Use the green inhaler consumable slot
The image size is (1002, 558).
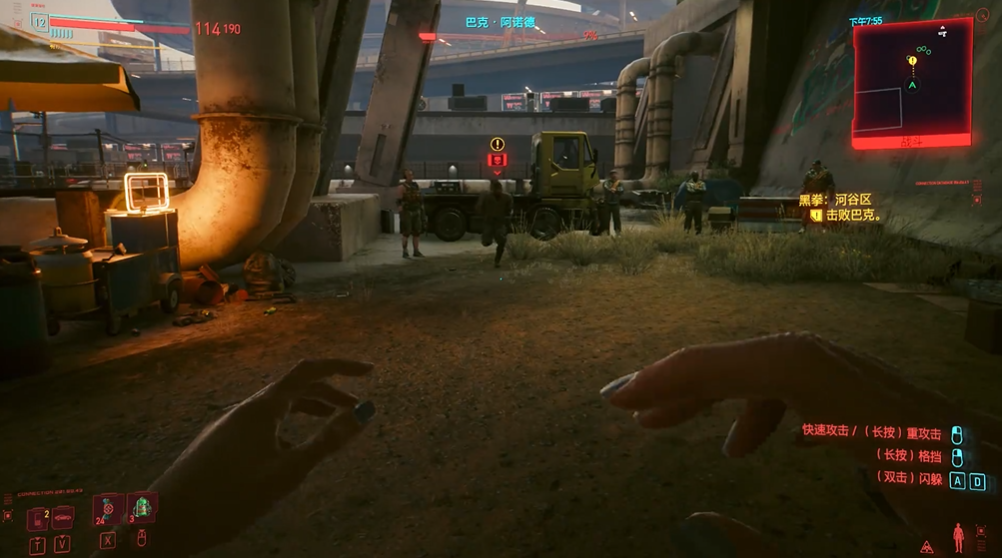[141, 509]
